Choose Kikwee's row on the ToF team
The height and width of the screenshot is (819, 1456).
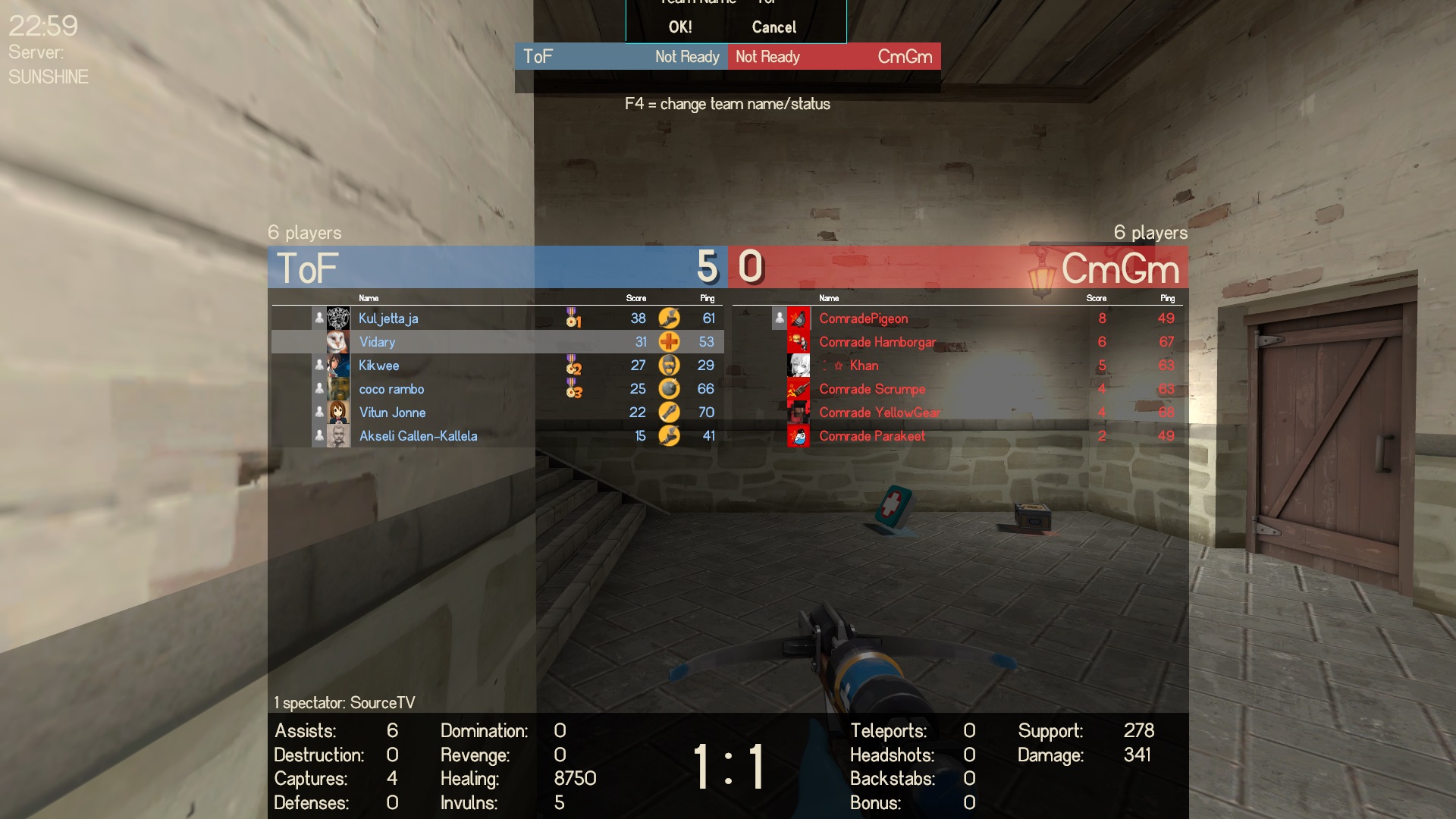click(x=378, y=366)
